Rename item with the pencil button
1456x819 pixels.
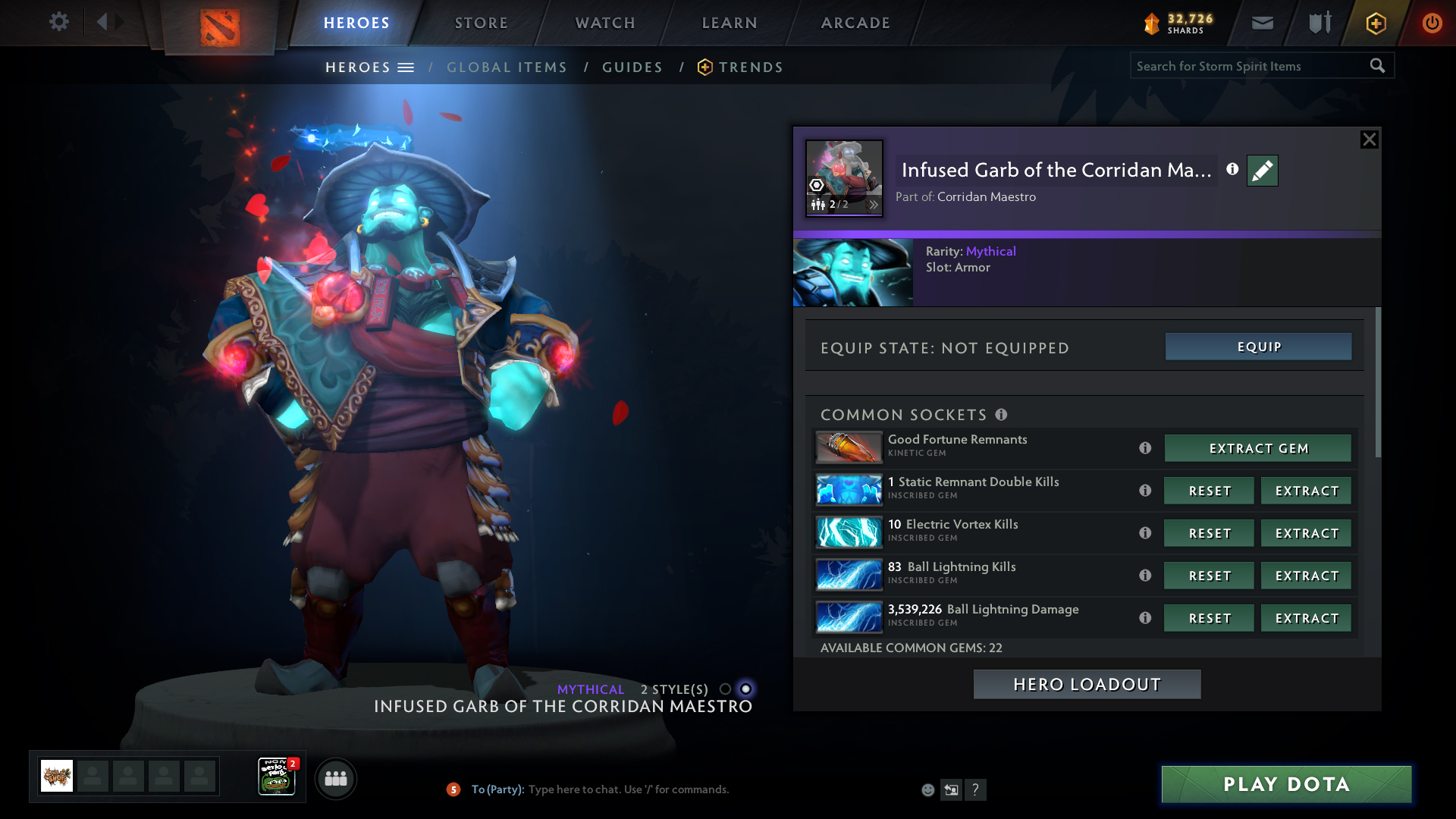point(1263,171)
